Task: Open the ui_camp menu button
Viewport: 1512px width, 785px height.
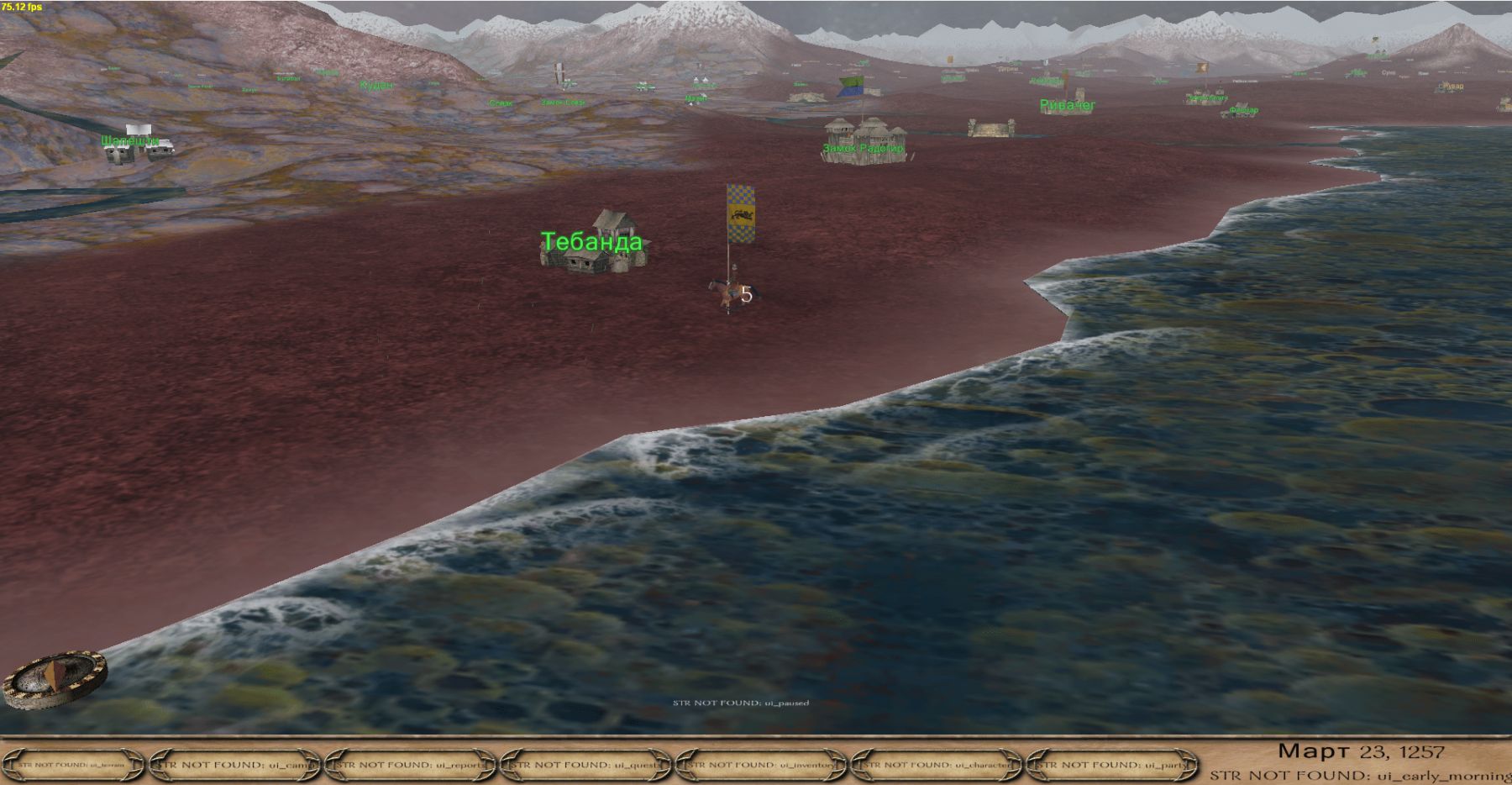Action: pyautogui.click(x=236, y=765)
